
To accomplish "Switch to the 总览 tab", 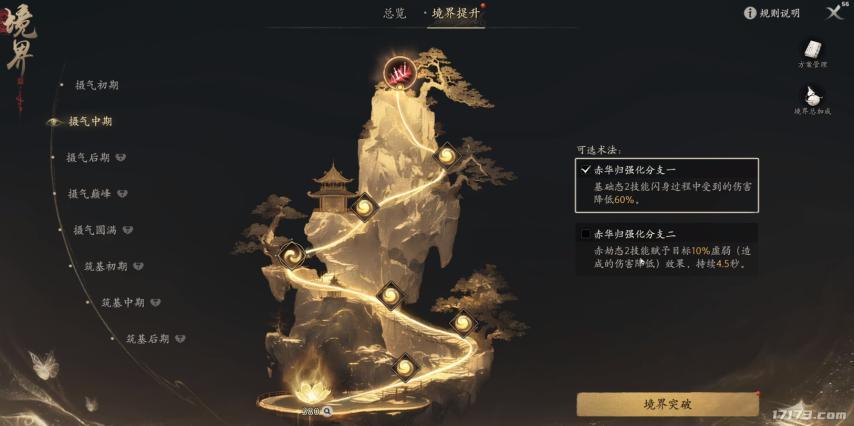I will click(x=395, y=13).
